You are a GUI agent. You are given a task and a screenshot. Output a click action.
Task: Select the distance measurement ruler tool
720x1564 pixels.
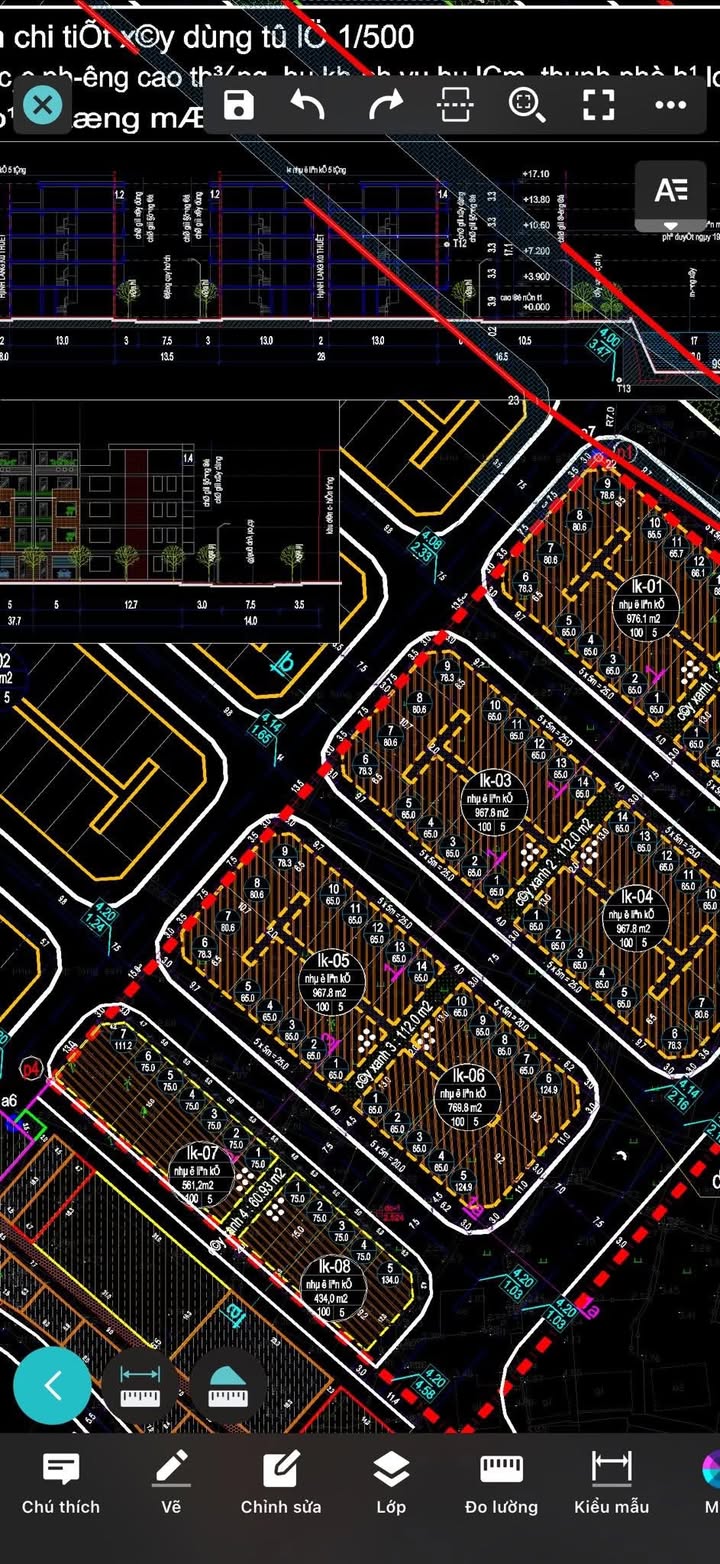(140, 1385)
